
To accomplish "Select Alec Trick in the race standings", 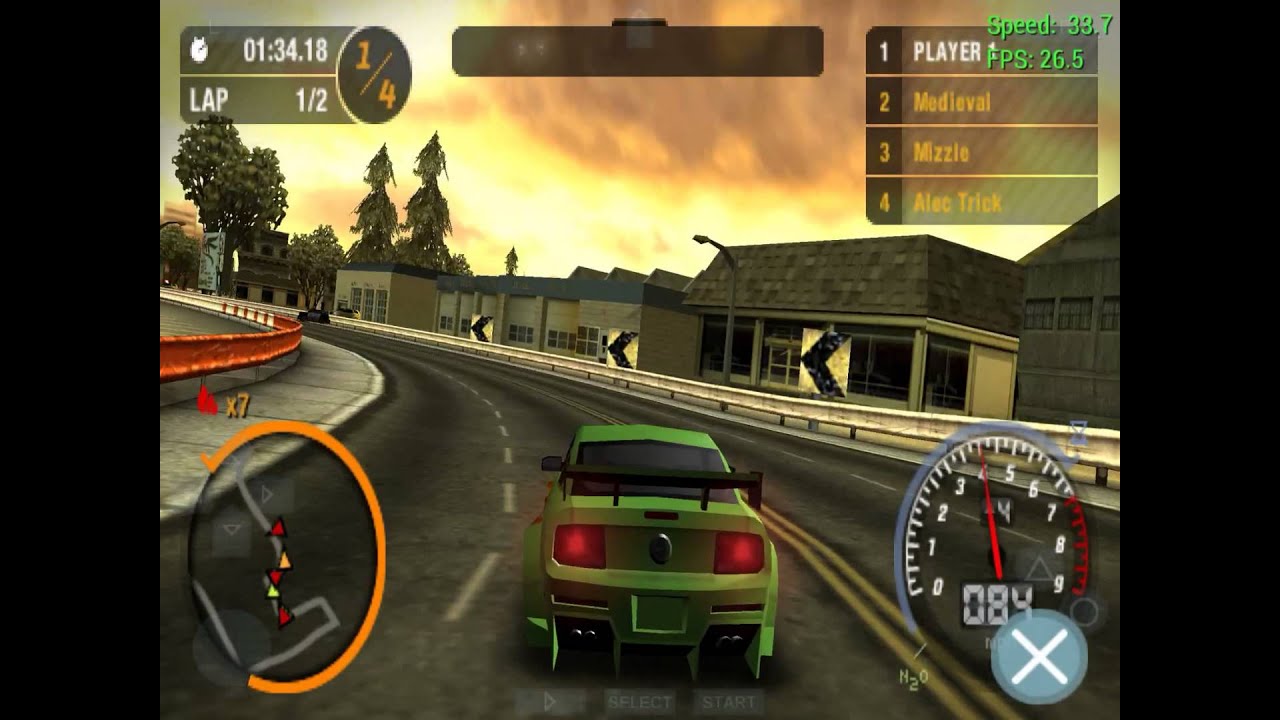I will click(x=980, y=203).
